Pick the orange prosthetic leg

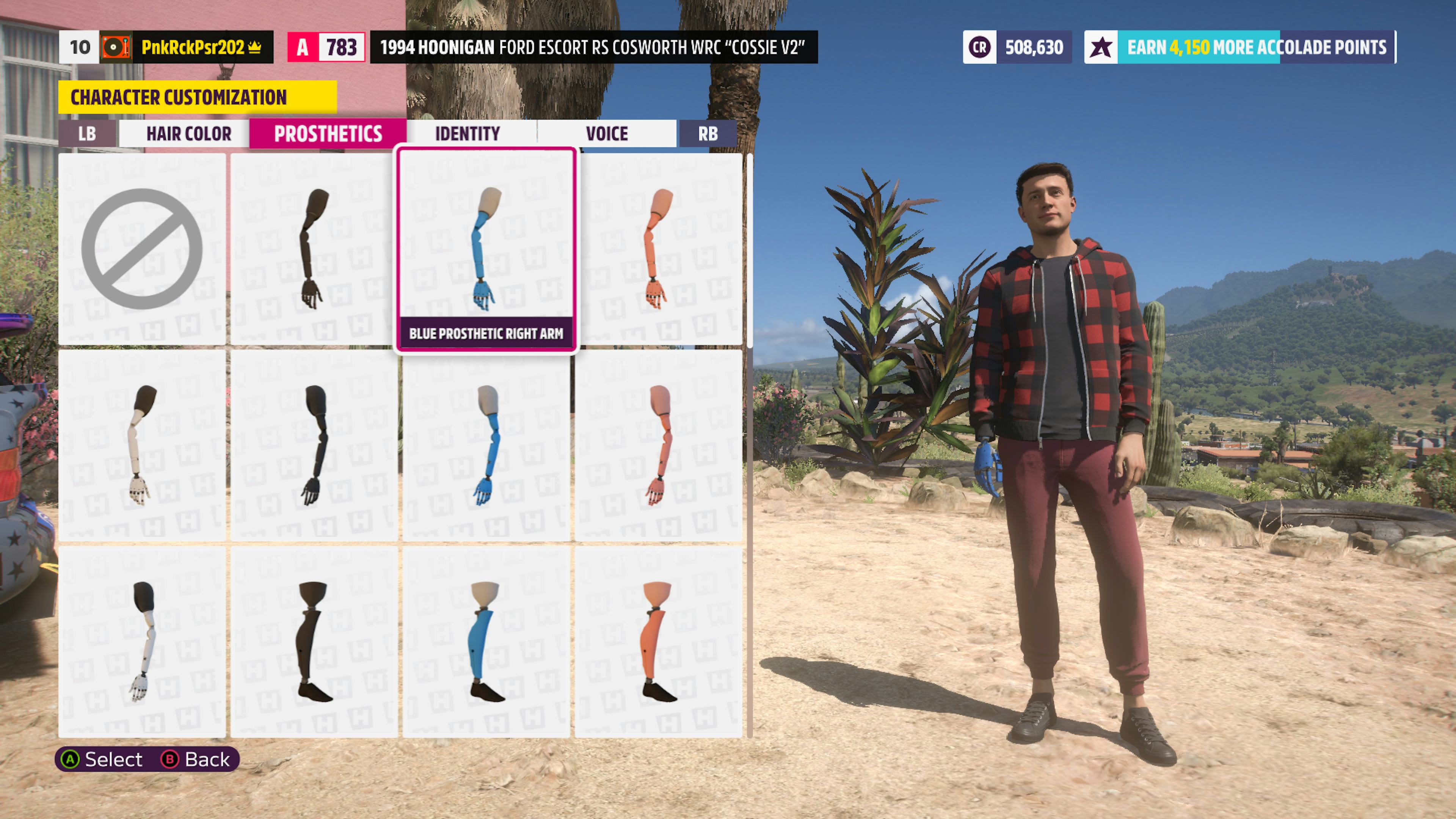[659, 642]
